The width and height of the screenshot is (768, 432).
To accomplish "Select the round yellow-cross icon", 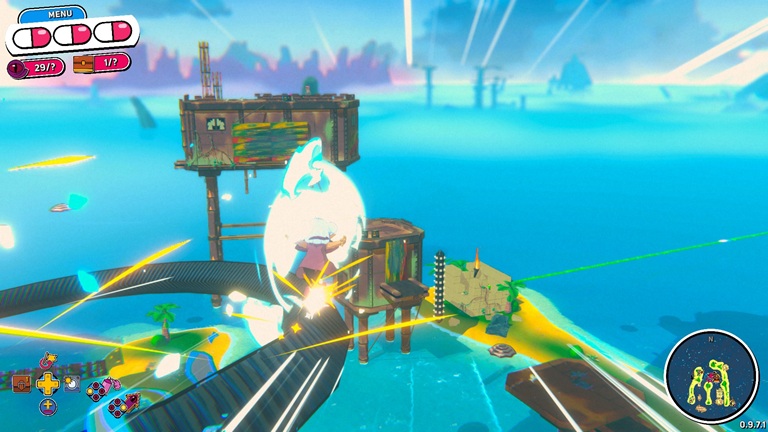I will click(47, 407).
